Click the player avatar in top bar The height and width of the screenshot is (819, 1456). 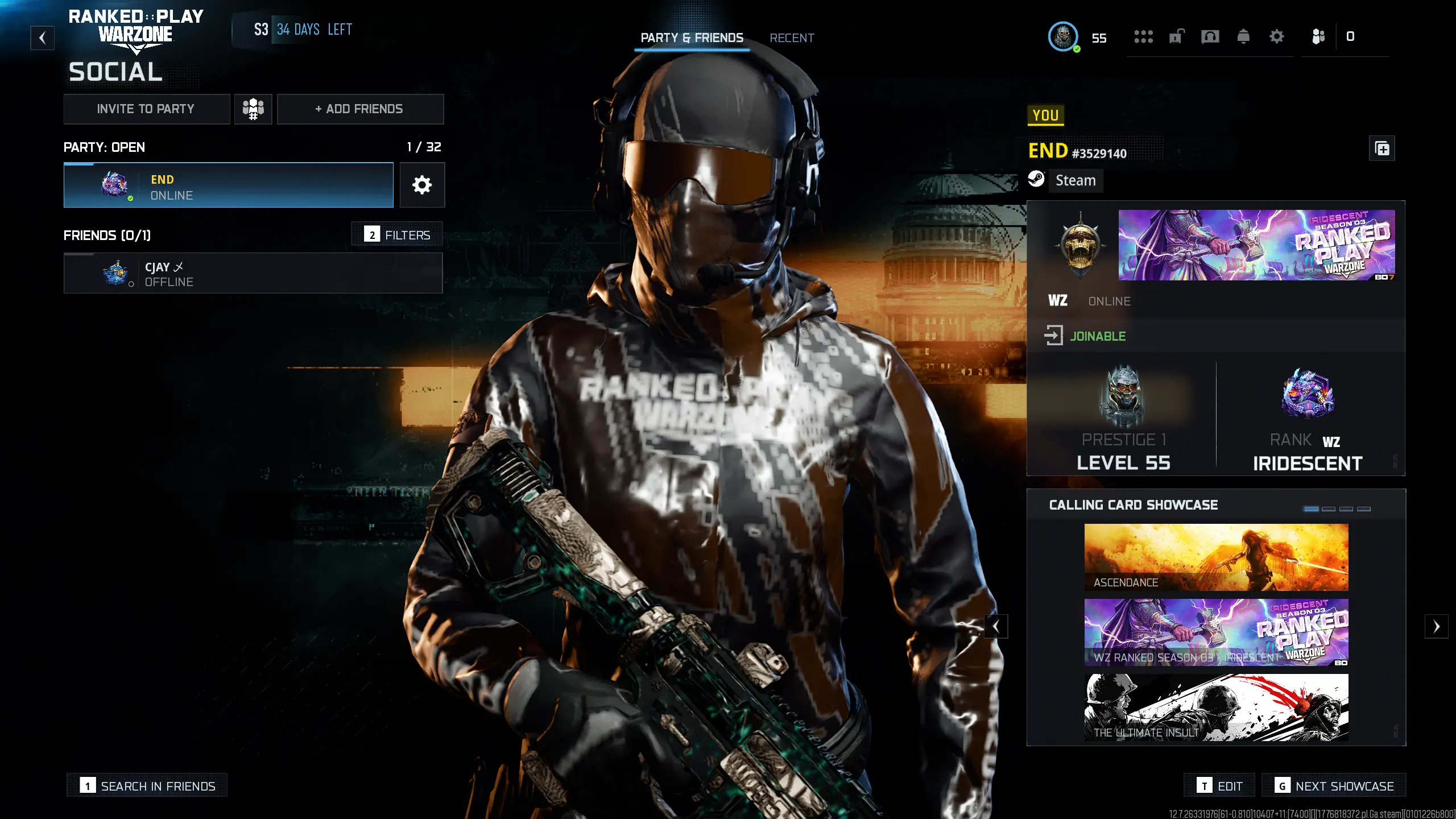(1062, 37)
